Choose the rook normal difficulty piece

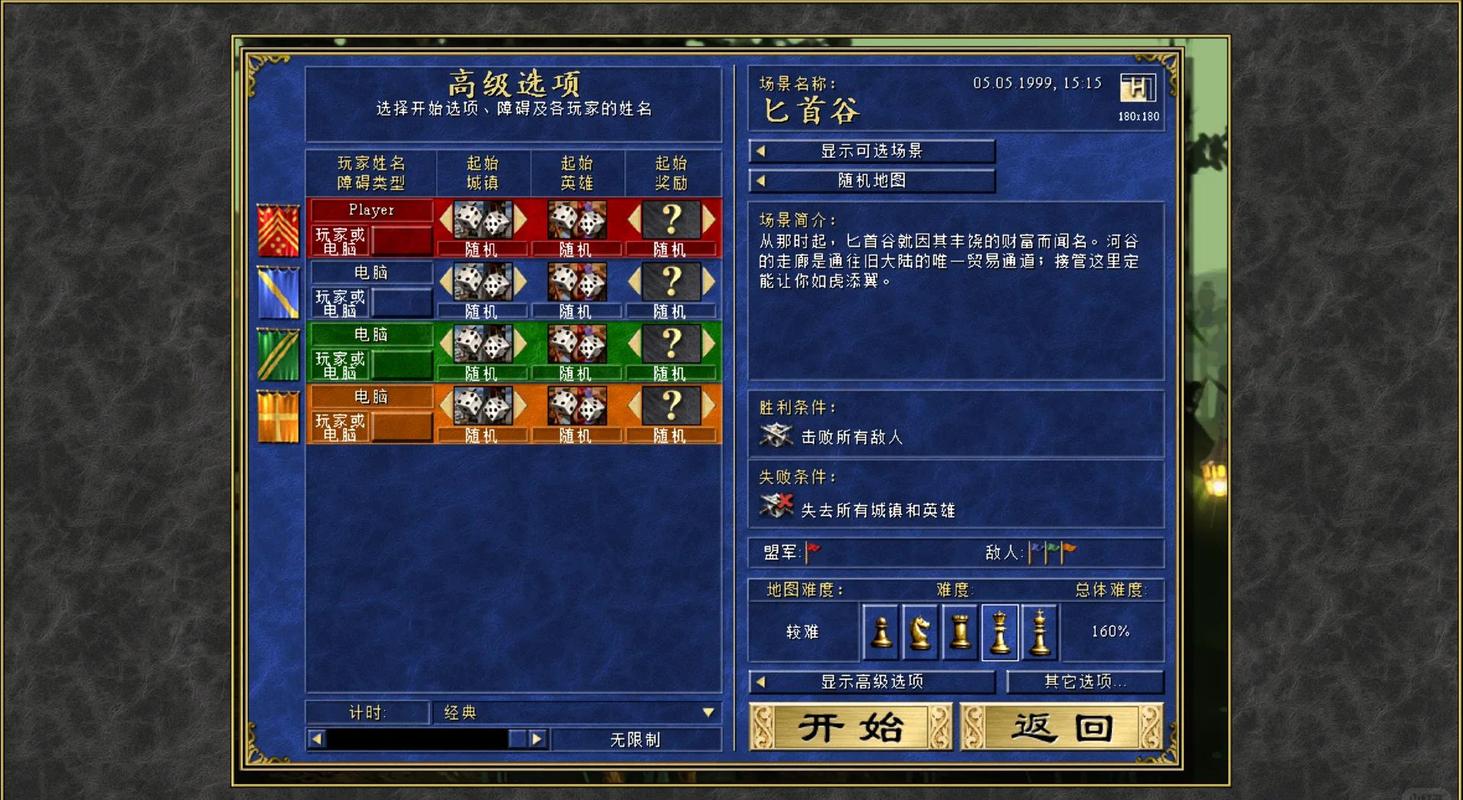(x=959, y=632)
